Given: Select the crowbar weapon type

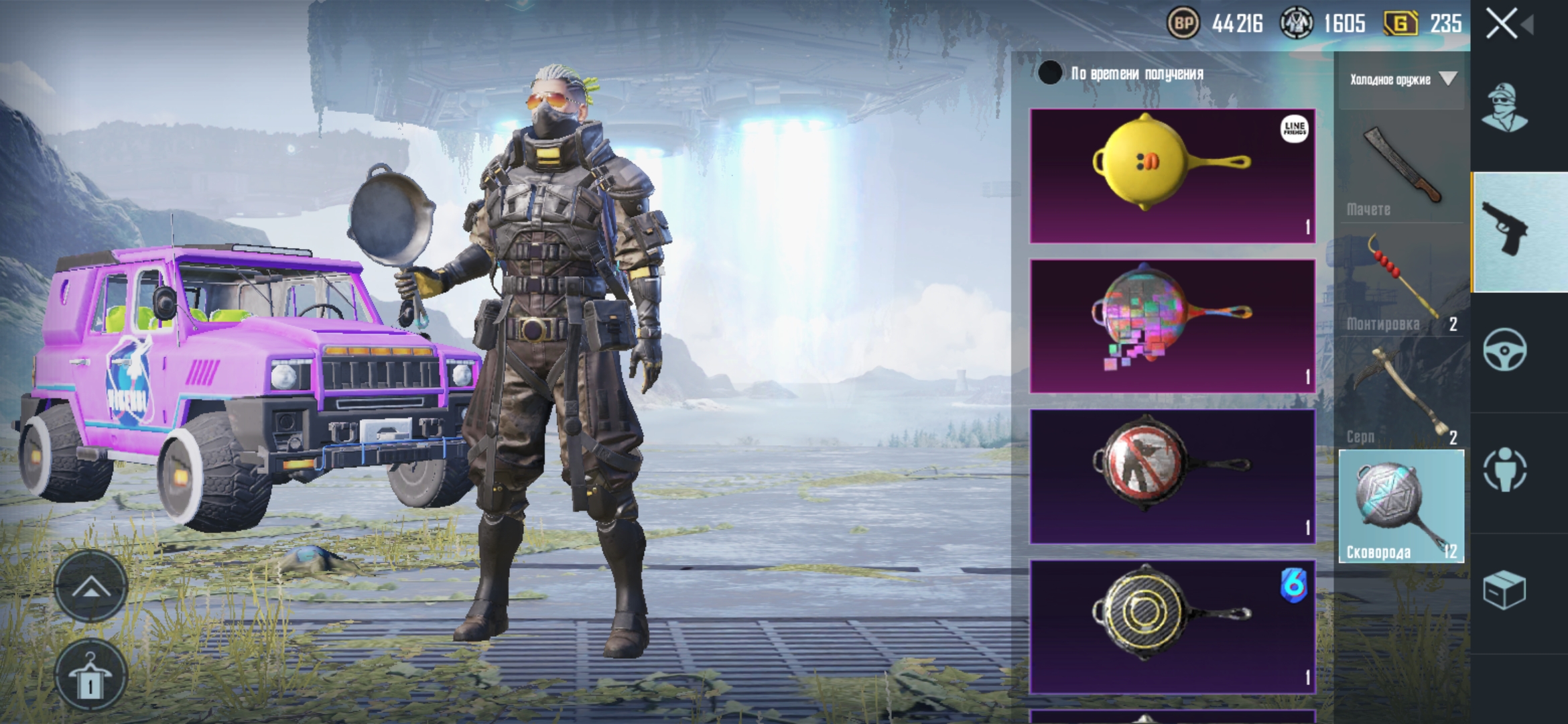Looking at the screenshot, I should 1402,282.
